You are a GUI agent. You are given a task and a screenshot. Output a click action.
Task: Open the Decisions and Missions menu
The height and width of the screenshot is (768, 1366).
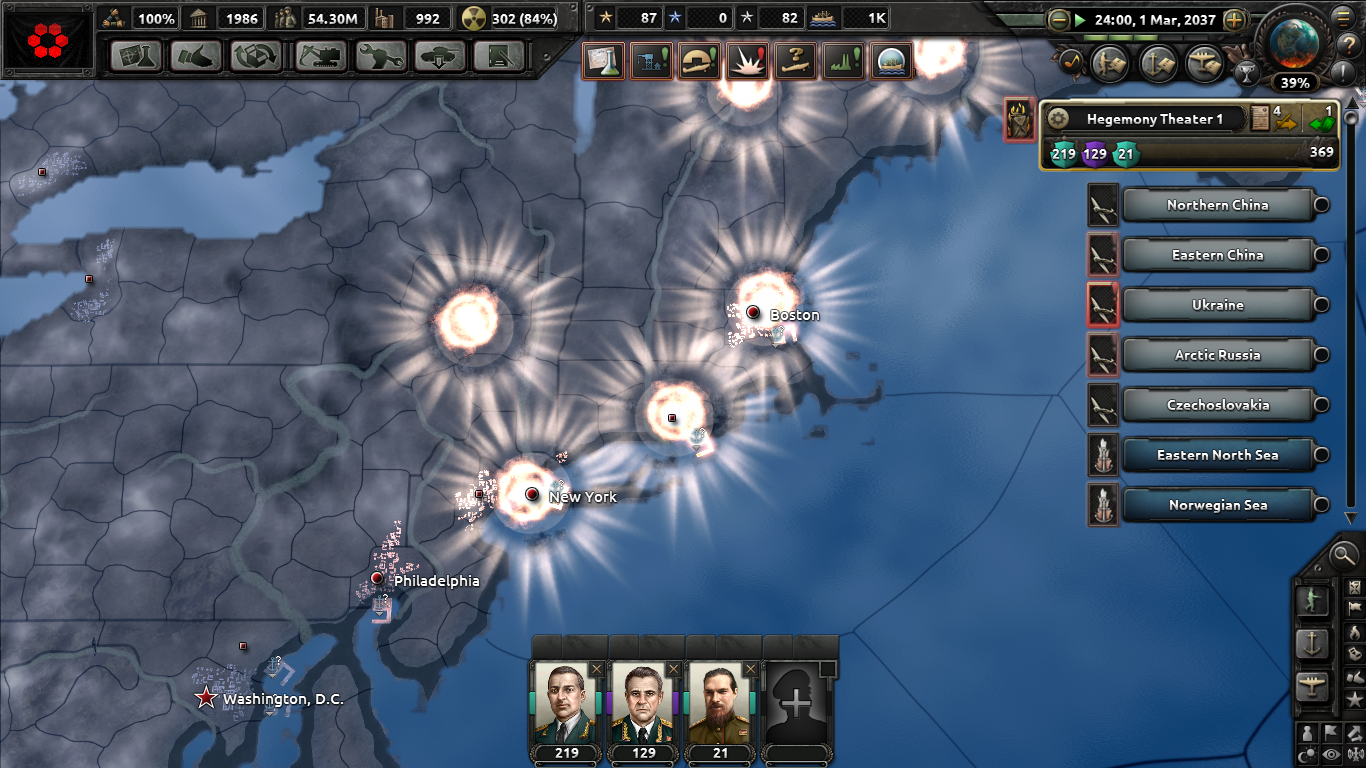point(499,57)
